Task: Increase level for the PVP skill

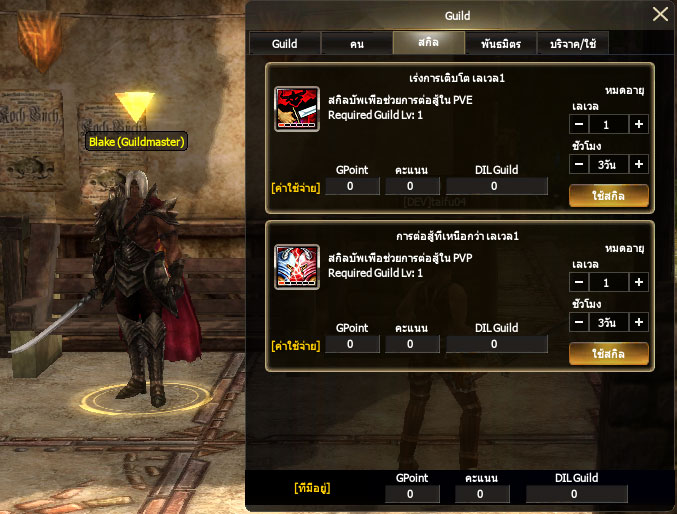Action: pyautogui.click(x=639, y=283)
